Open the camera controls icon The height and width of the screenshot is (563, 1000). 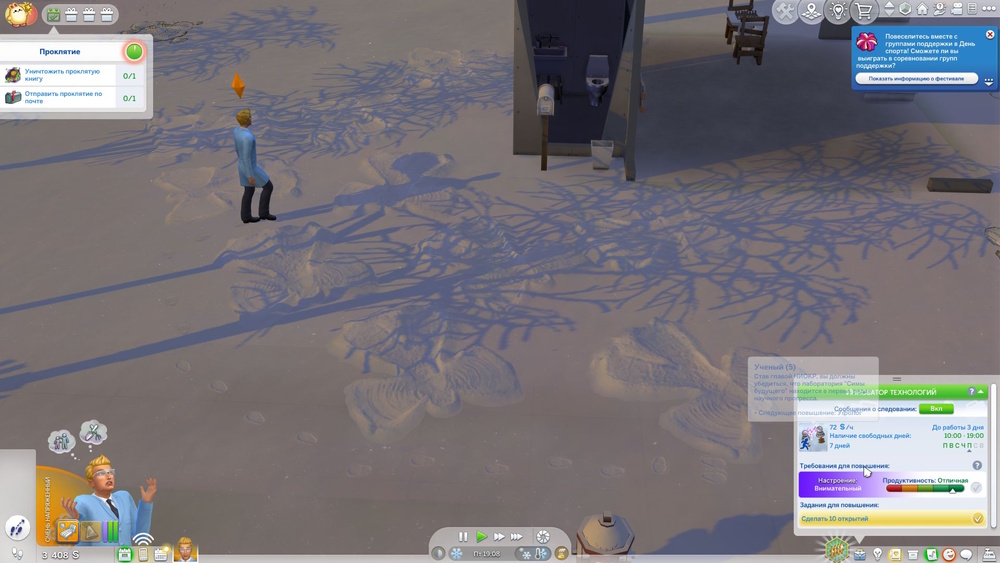(x=956, y=9)
